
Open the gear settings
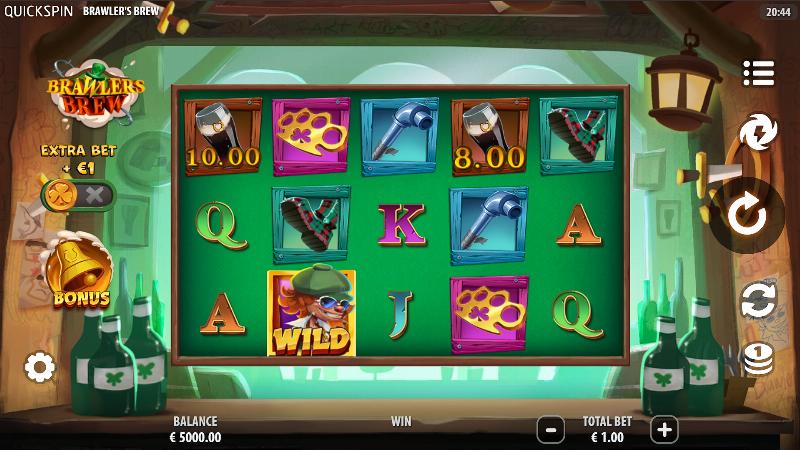click(x=39, y=367)
